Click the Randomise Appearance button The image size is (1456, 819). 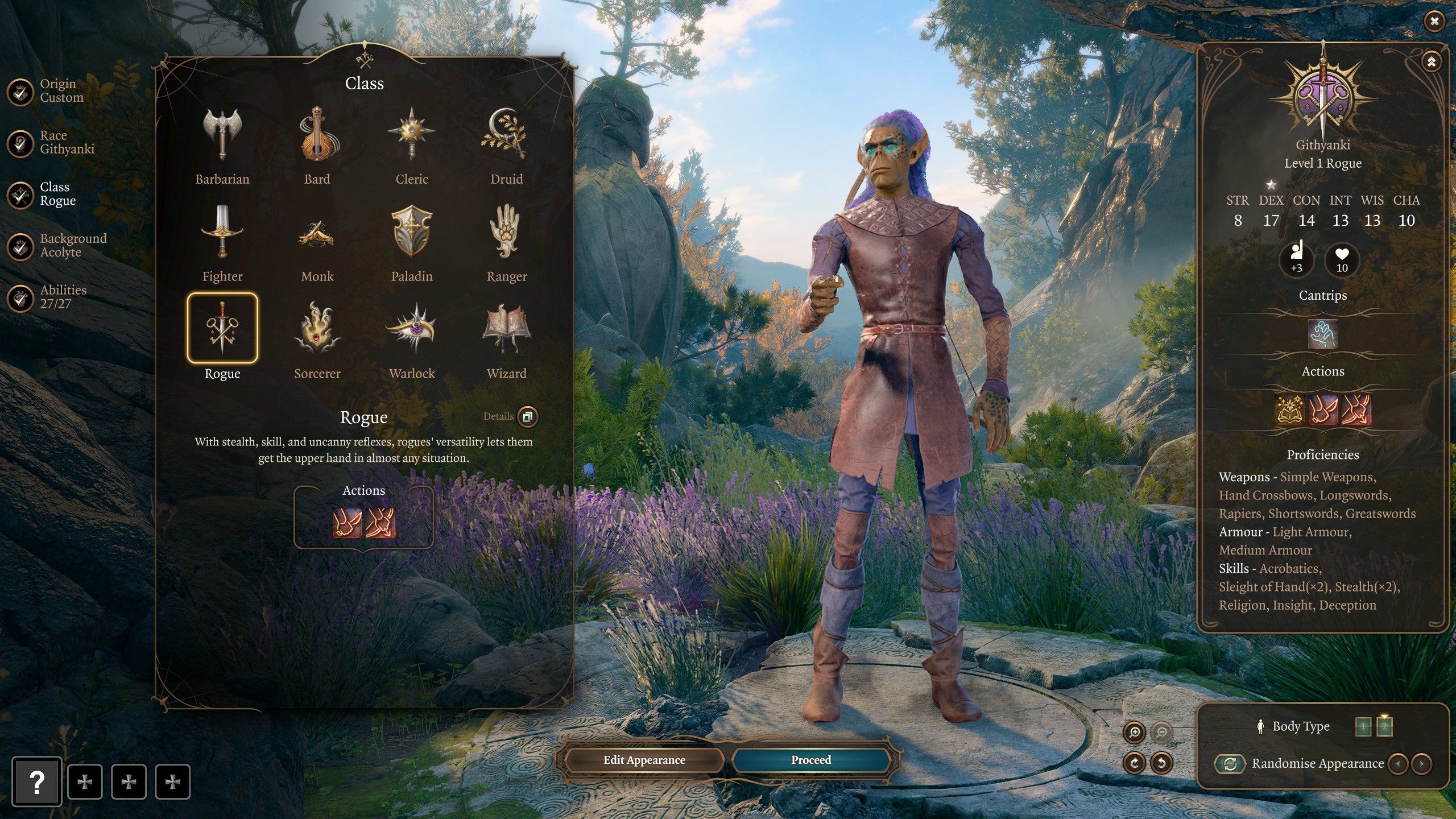(x=1231, y=763)
